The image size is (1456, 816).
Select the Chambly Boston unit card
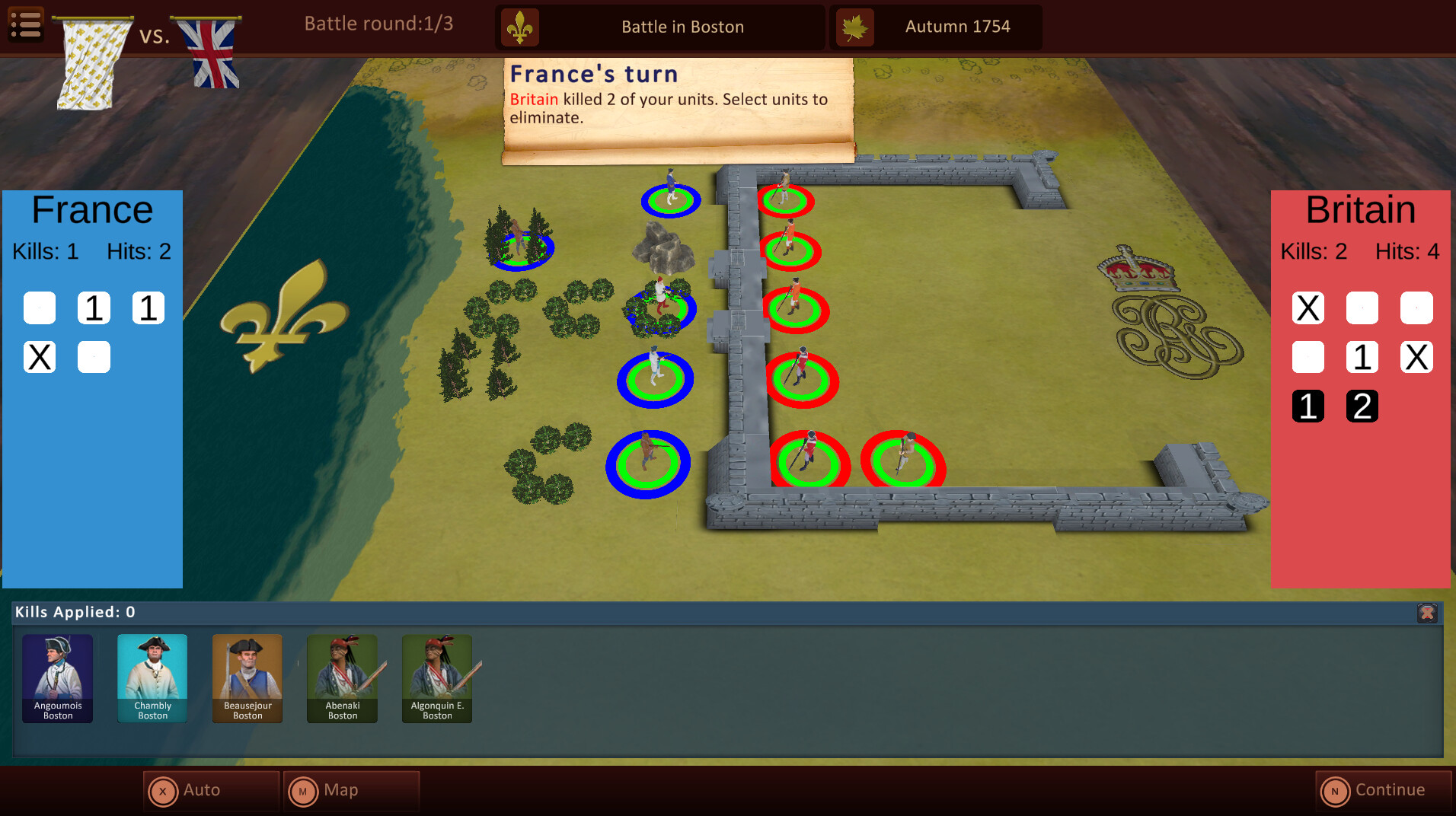coord(152,678)
